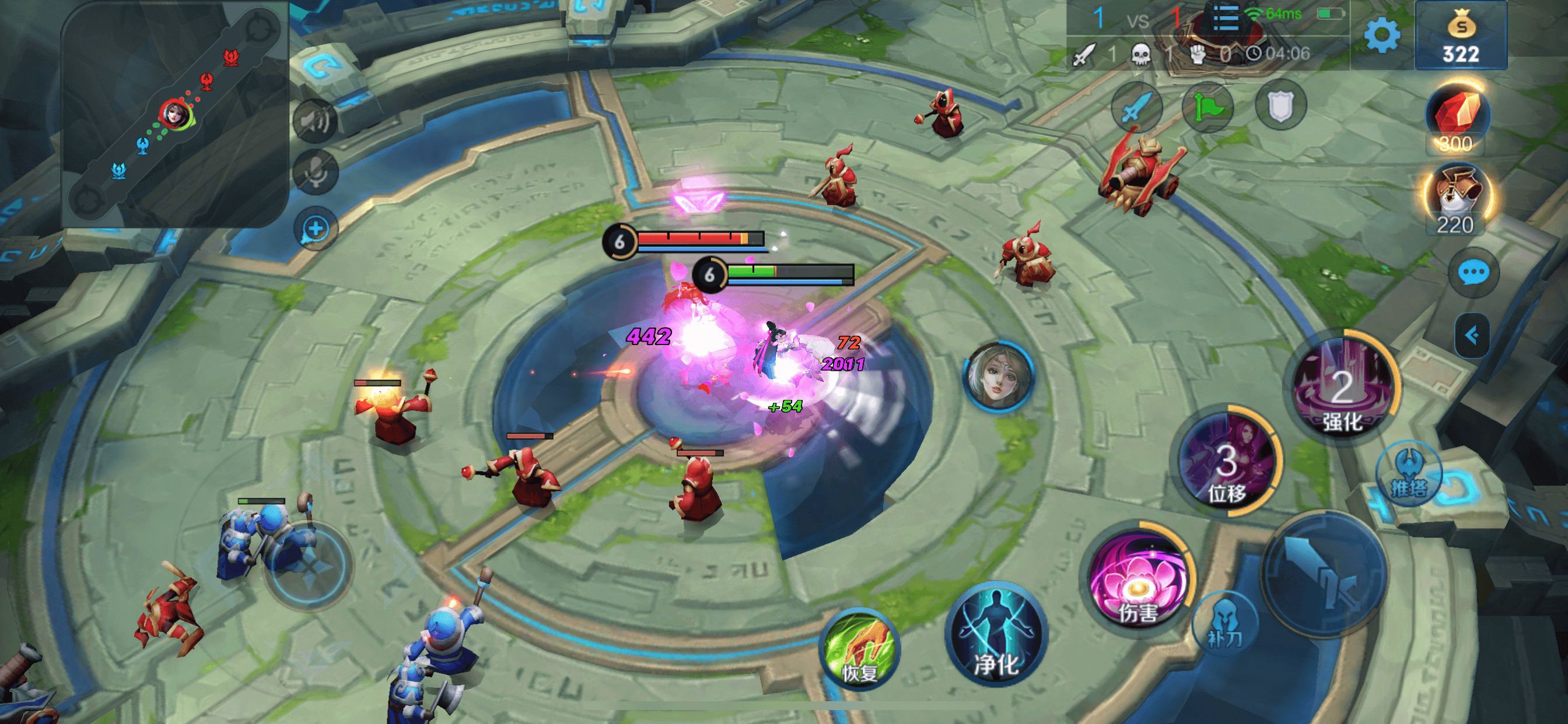
Task: Send the green flag gather signal
Action: pos(1207,107)
